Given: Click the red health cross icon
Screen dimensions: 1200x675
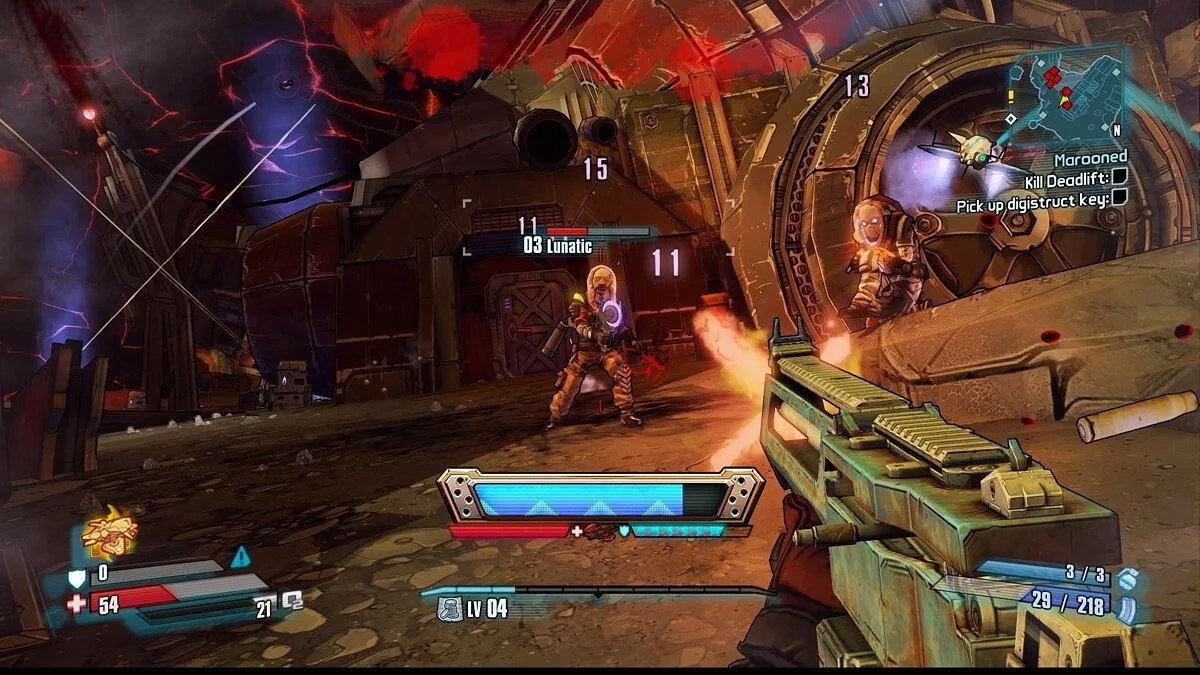Looking at the screenshot, I should point(76,603).
